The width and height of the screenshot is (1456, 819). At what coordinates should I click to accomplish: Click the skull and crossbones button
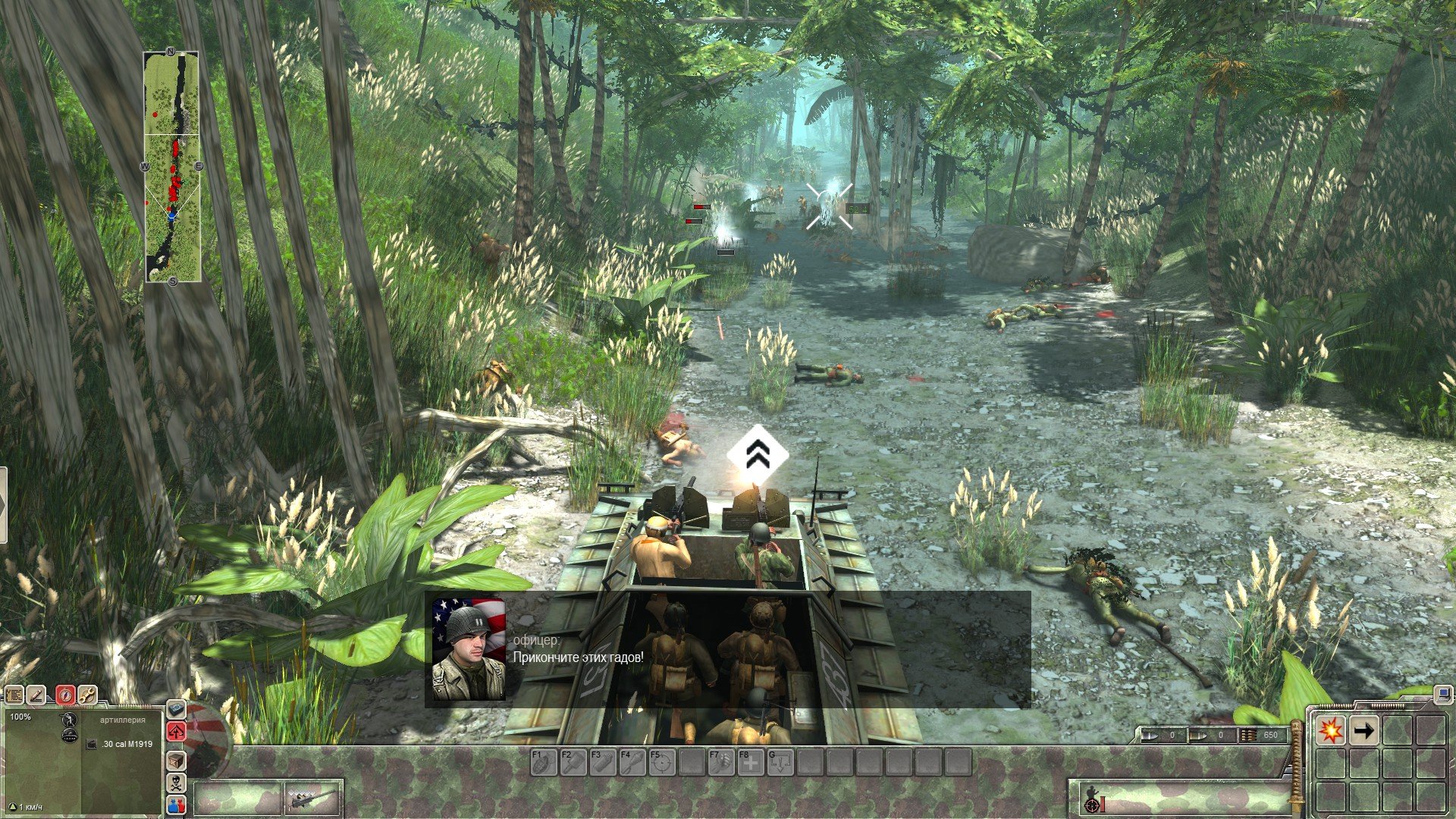(x=176, y=783)
